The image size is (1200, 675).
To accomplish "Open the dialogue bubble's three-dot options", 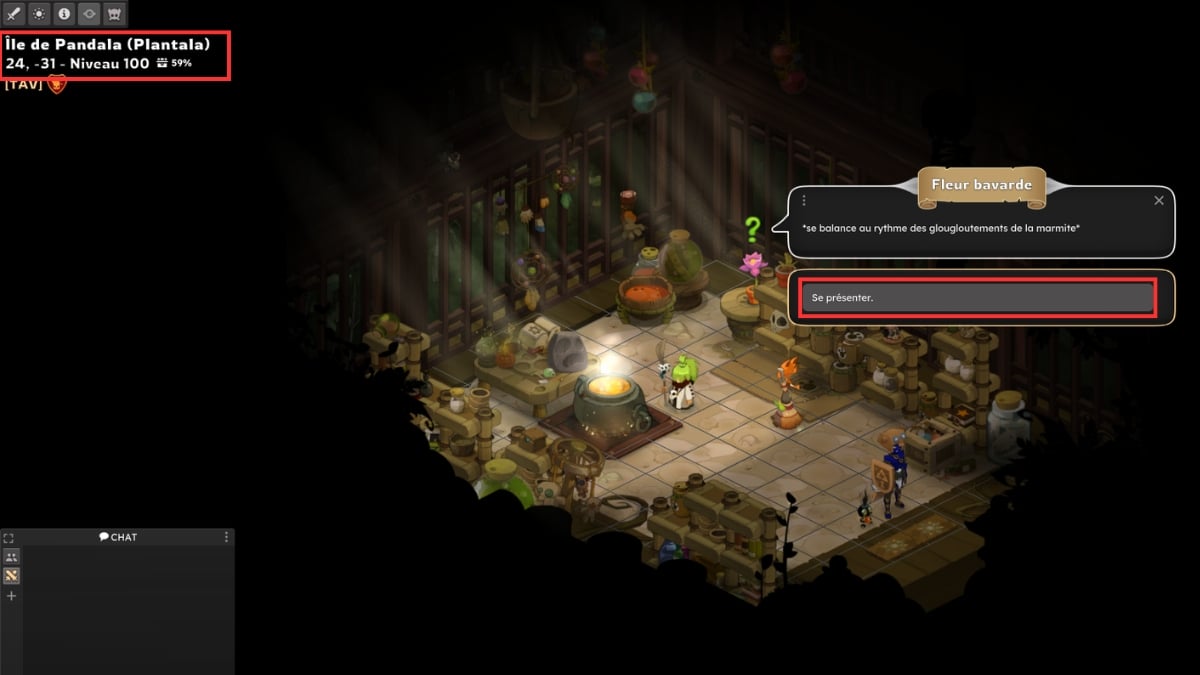I will pos(804,201).
